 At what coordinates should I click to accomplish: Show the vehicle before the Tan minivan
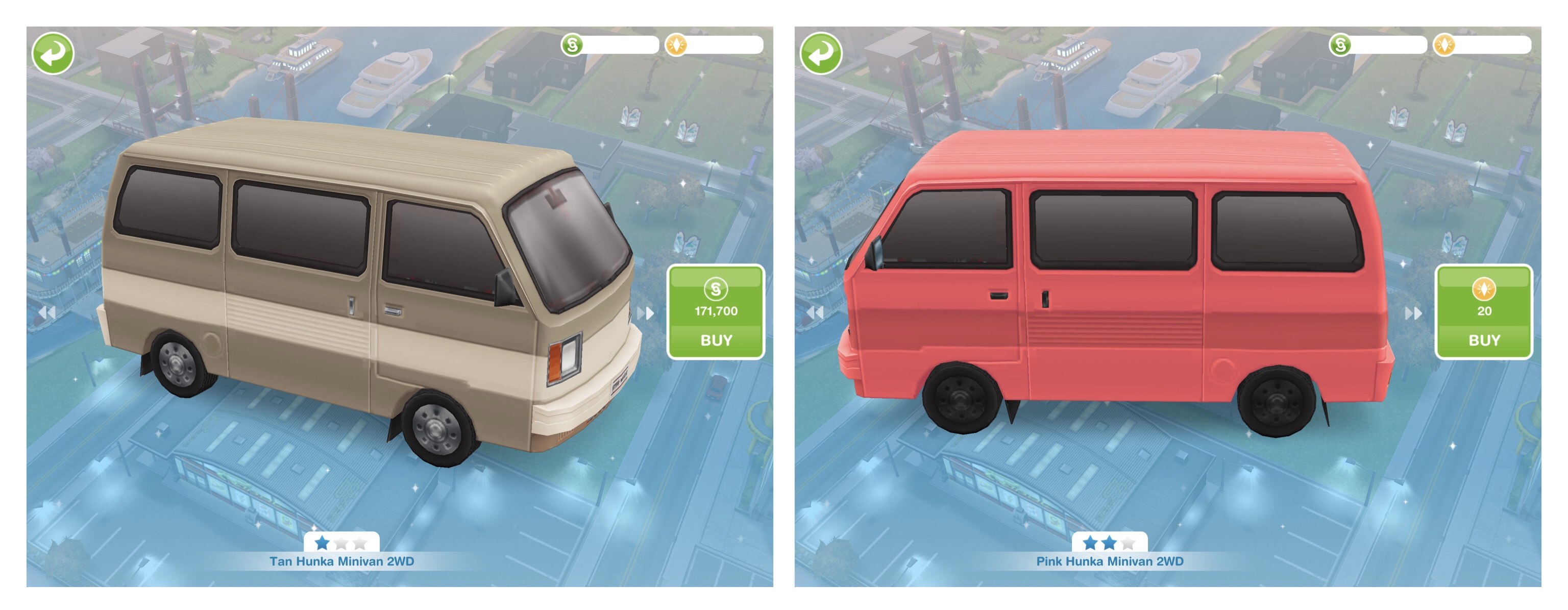click(x=47, y=312)
